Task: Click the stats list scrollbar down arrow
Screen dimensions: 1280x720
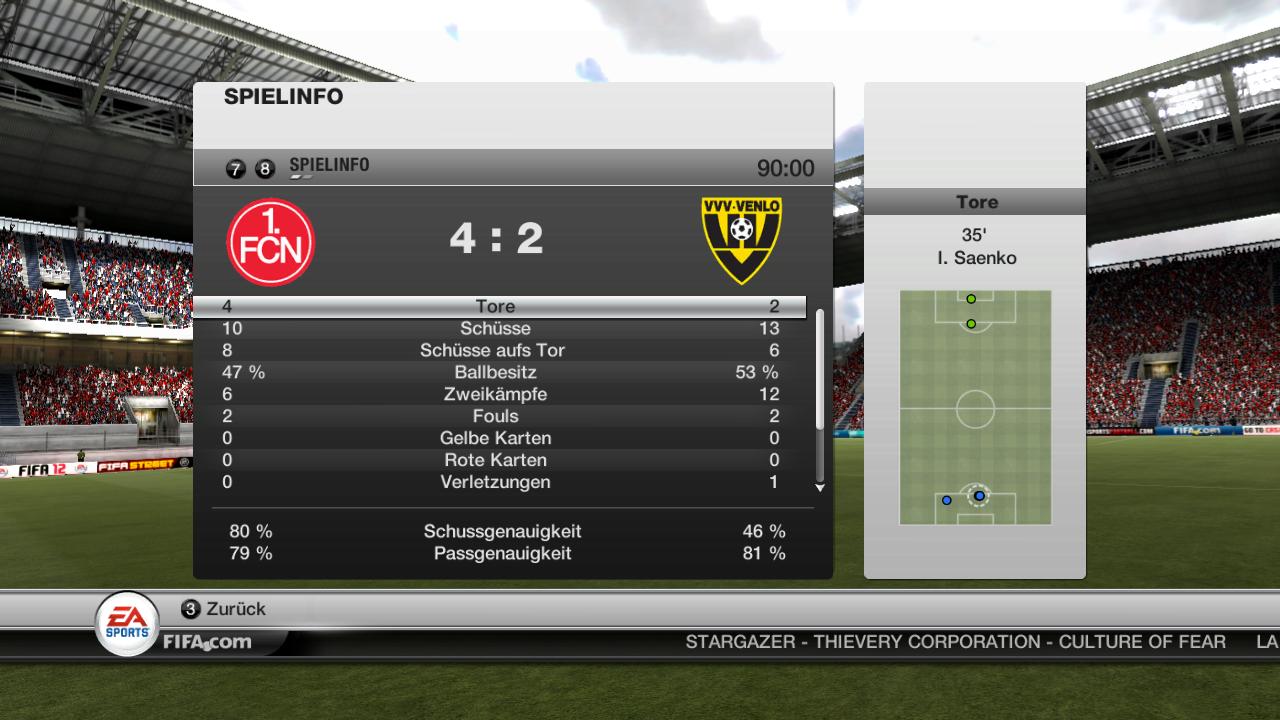Action: (x=820, y=488)
